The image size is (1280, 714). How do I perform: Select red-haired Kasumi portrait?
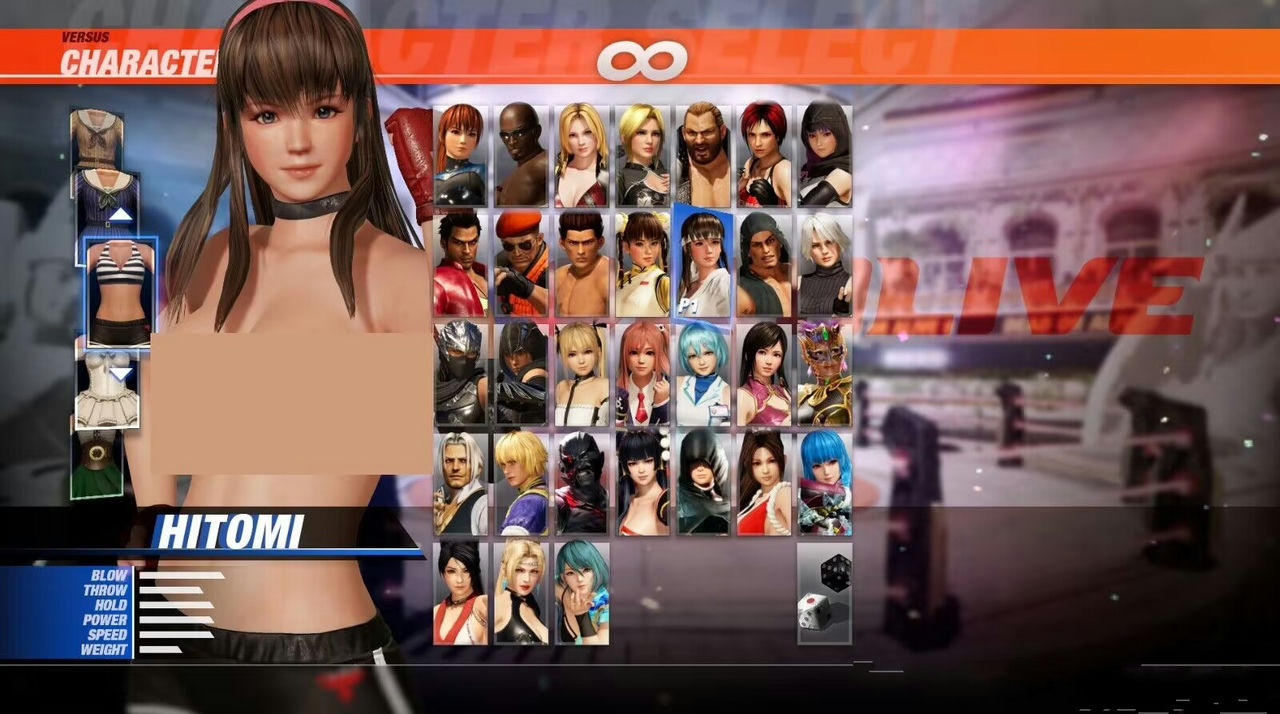coord(461,155)
